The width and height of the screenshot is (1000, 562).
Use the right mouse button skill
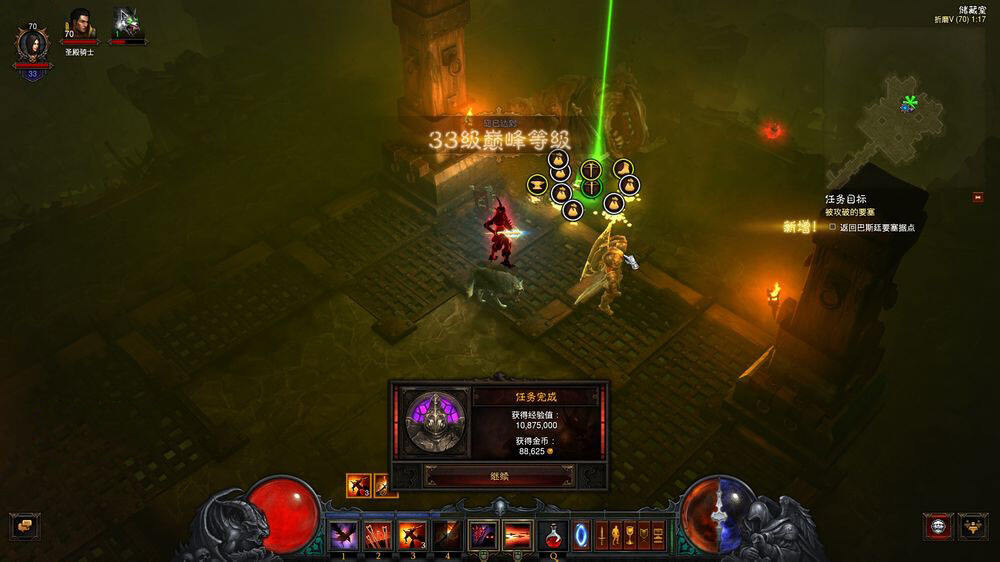(517, 535)
